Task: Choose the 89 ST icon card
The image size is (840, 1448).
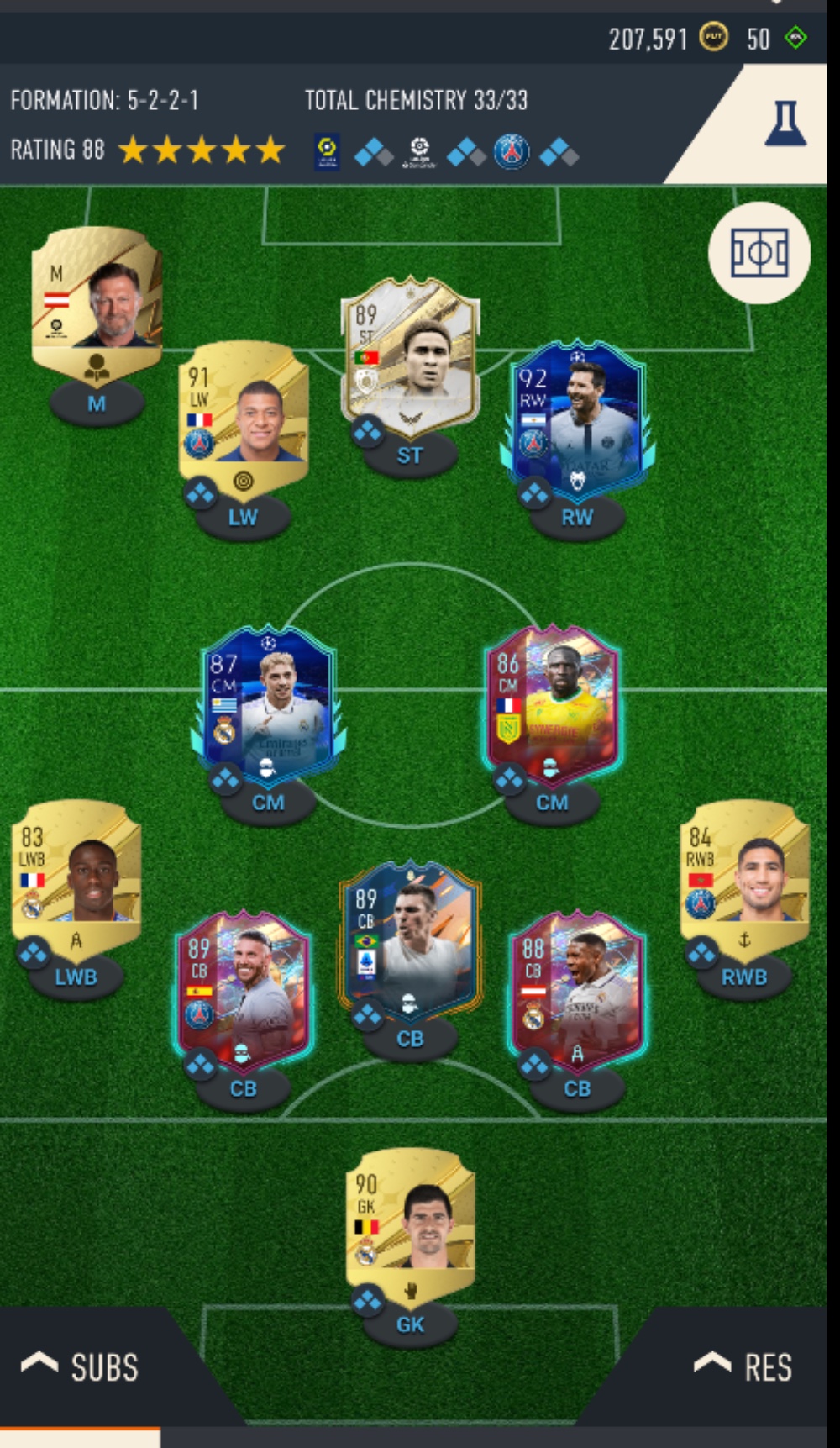Action: (411, 353)
